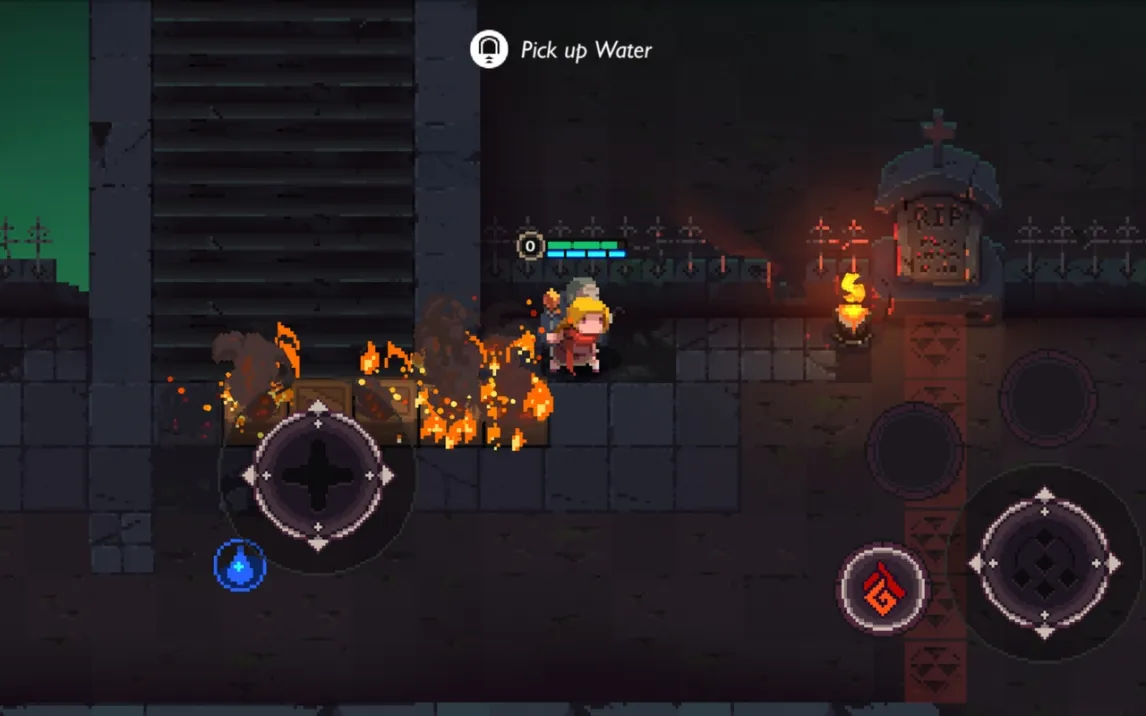This screenshot has width=1146, height=716.
Task: Use the red rune skill button
Action: pos(882,588)
